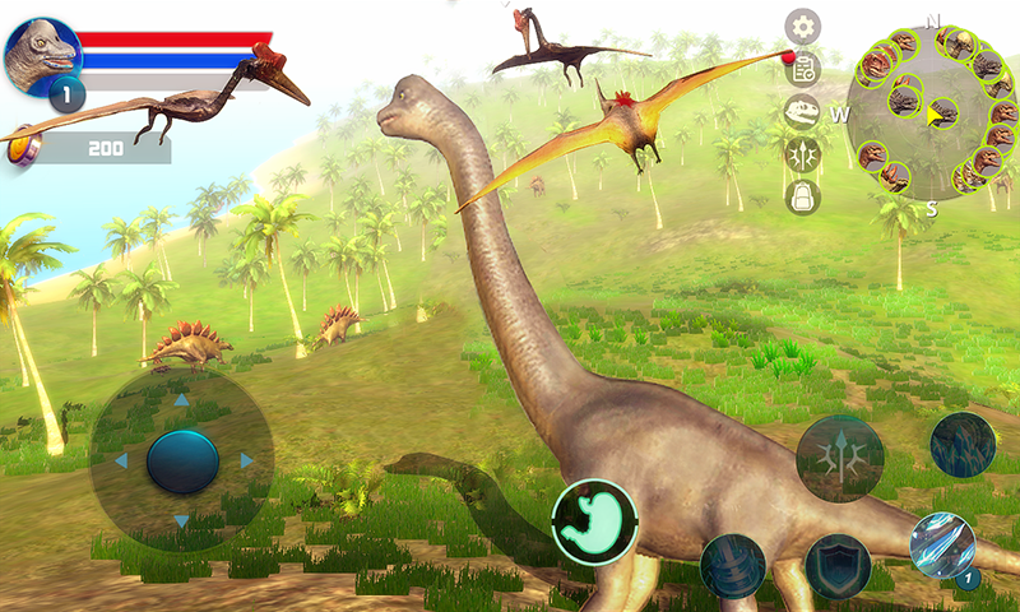Use the stacked rings ability button

pos(733,566)
